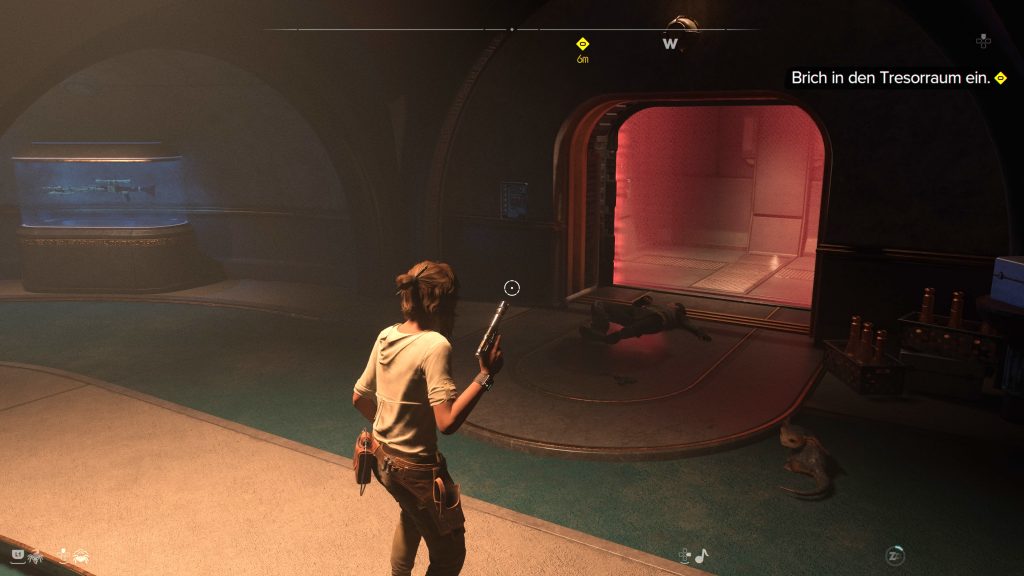Select the objective 'Brich in den Tresorraum ein.'

point(890,78)
